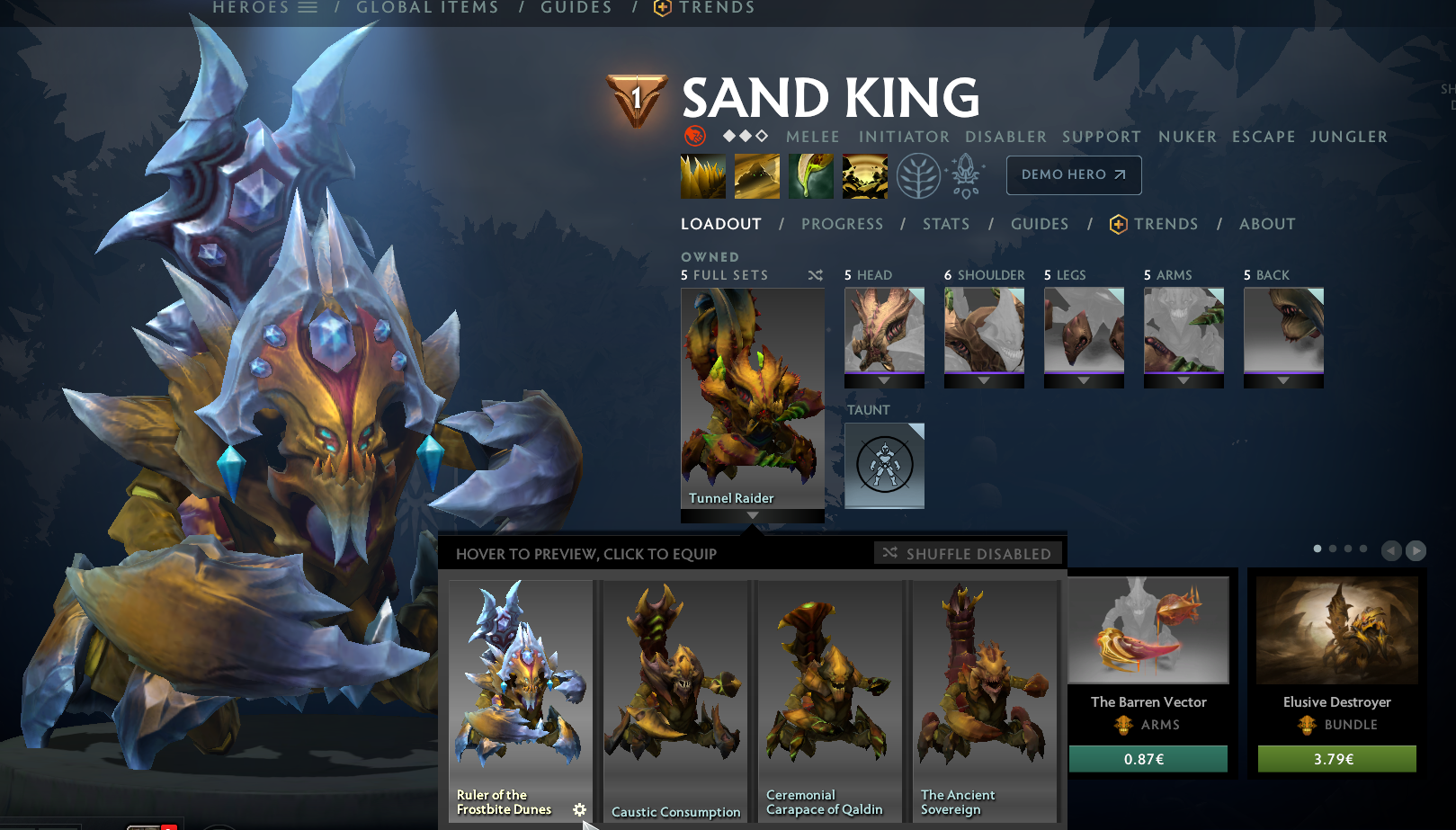Click the Epicenter ability icon
This screenshot has width=1456, height=830.
click(864, 175)
